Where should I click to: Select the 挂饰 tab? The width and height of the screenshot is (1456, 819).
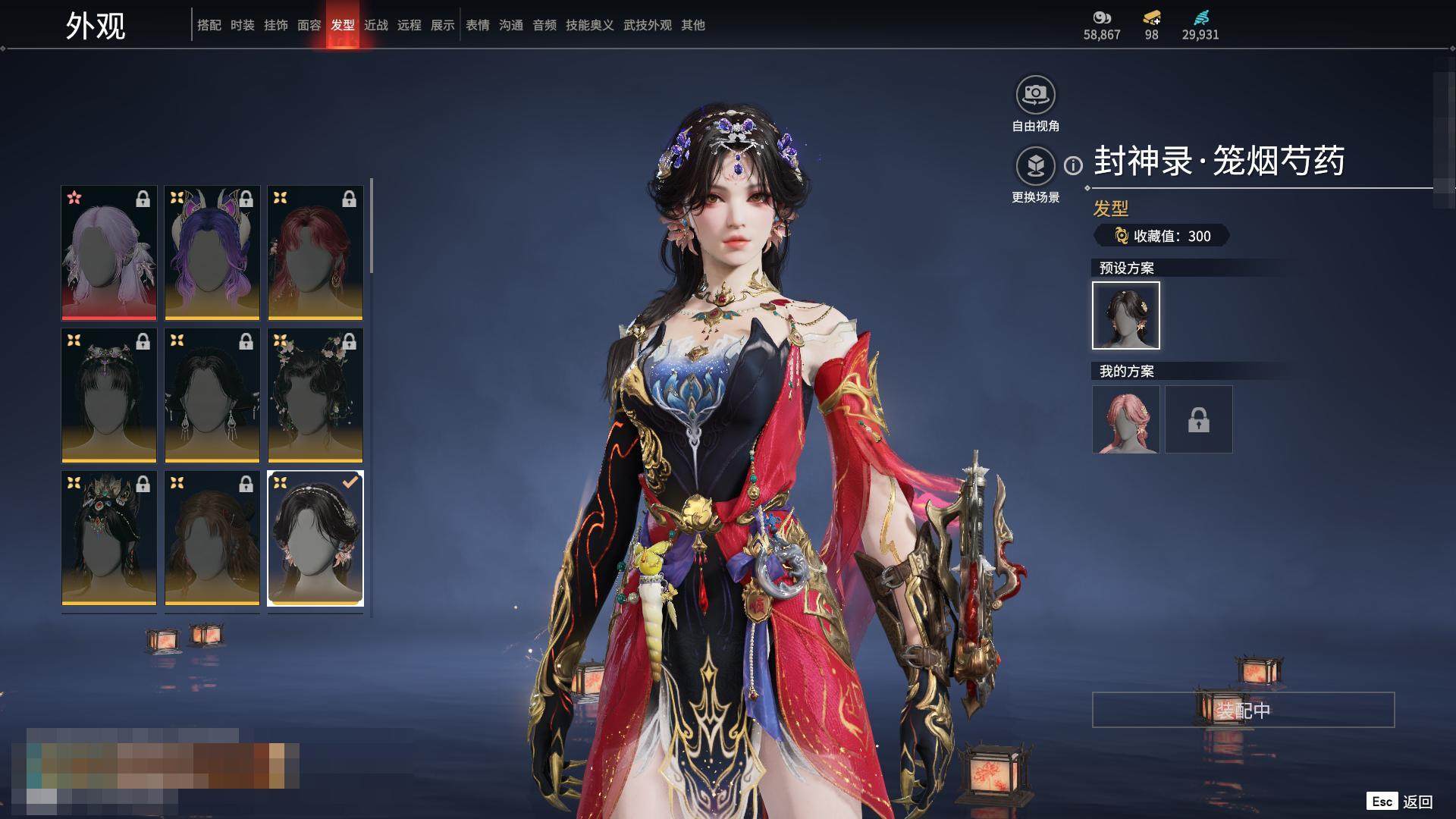(x=276, y=25)
